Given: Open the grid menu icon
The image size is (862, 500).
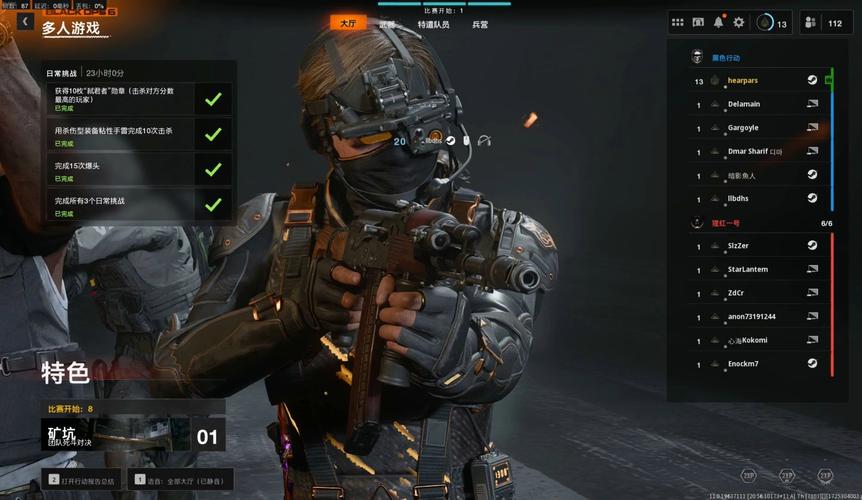Looking at the screenshot, I should [x=678, y=22].
